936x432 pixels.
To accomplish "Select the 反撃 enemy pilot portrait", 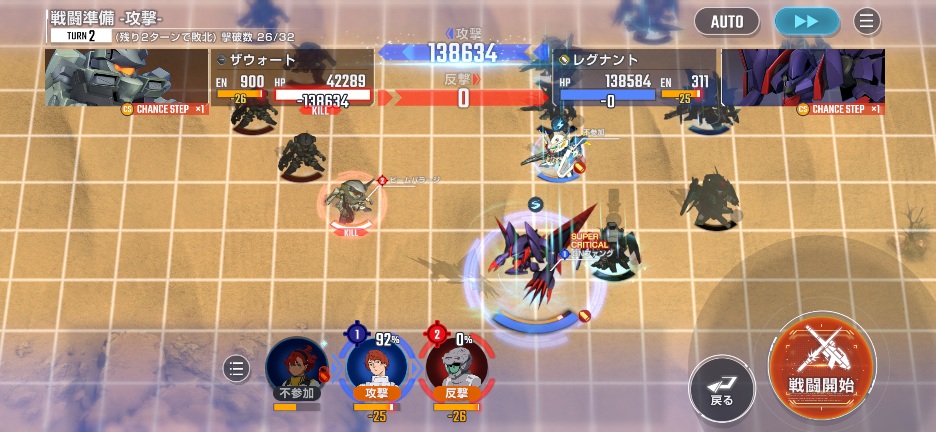I will [x=456, y=366].
